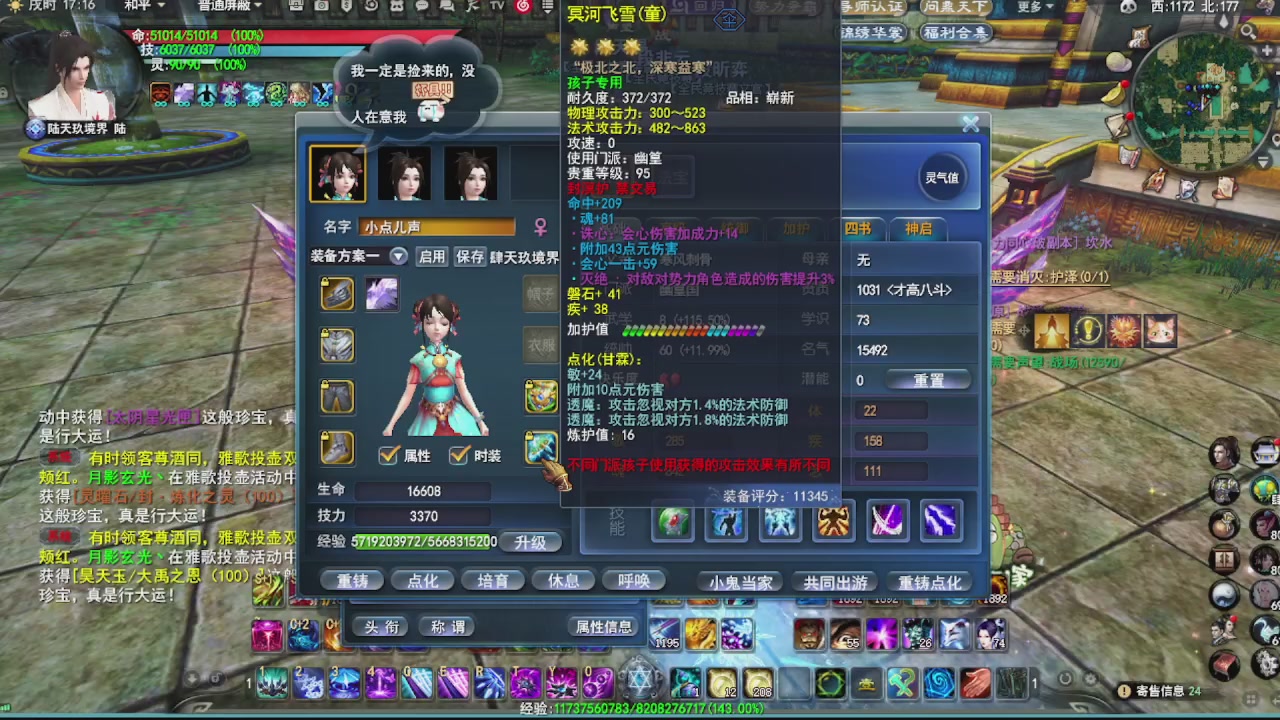Select the first child portrait thumbnail
The width and height of the screenshot is (1280, 720).
tap(337, 172)
